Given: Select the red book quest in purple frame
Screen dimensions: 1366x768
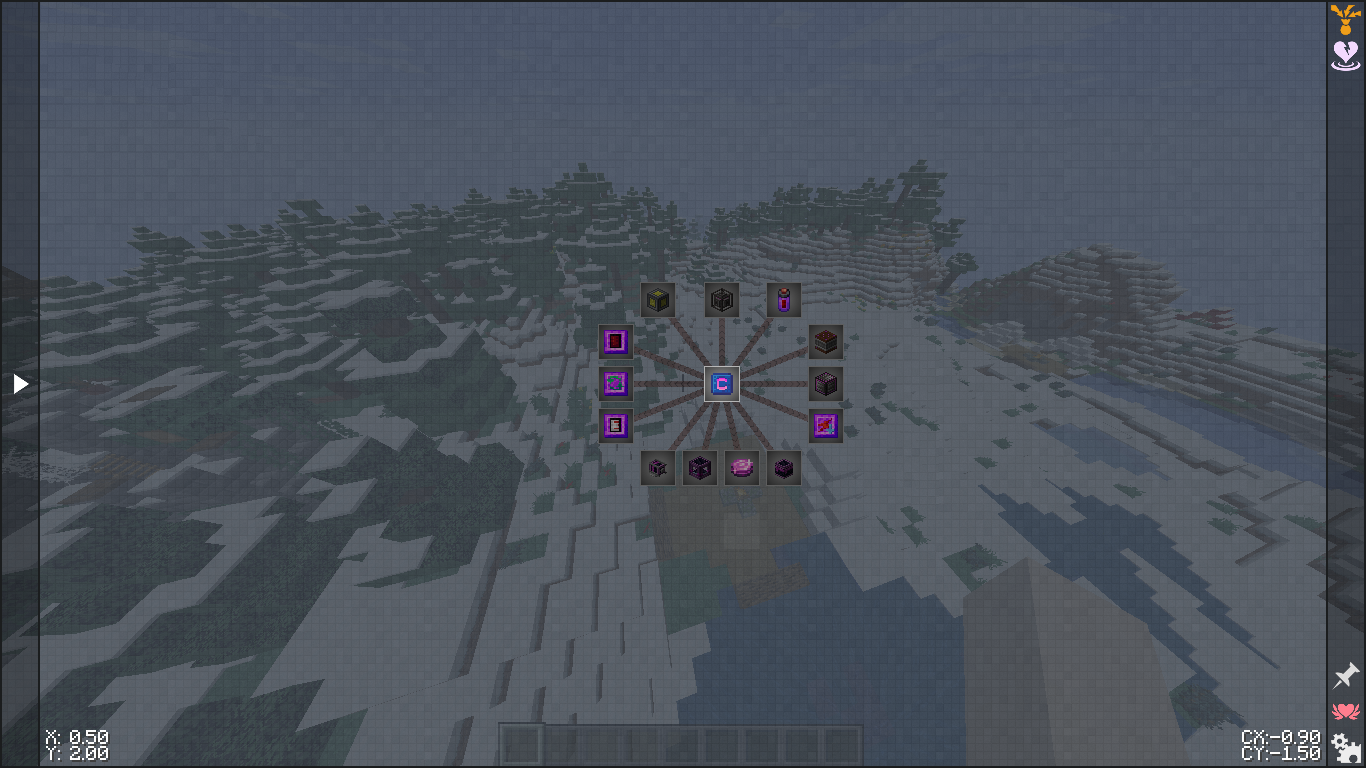Looking at the screenshot, I should [615, 341].
